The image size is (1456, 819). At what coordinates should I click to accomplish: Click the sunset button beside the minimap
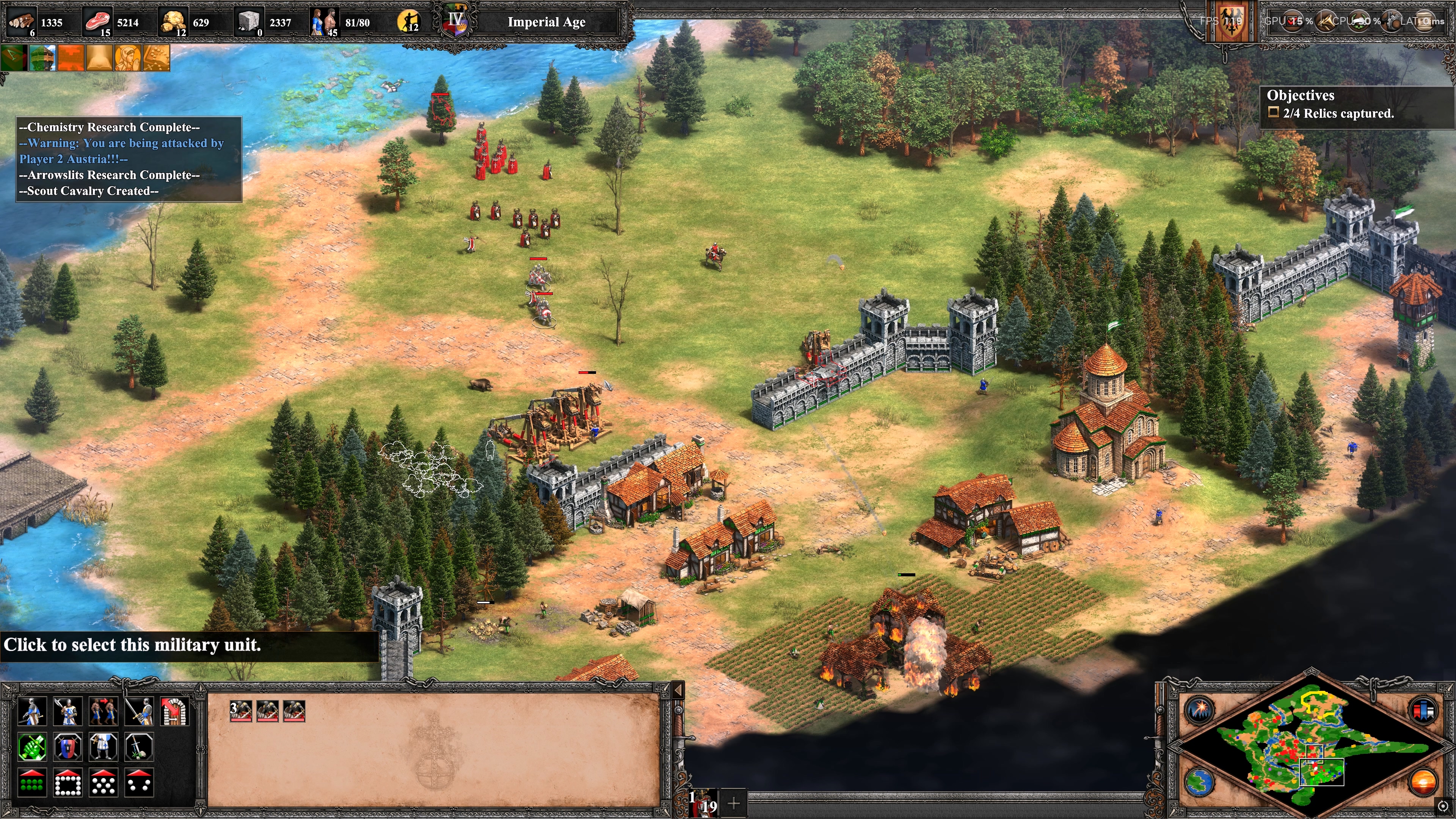[x=1423, y=782]
